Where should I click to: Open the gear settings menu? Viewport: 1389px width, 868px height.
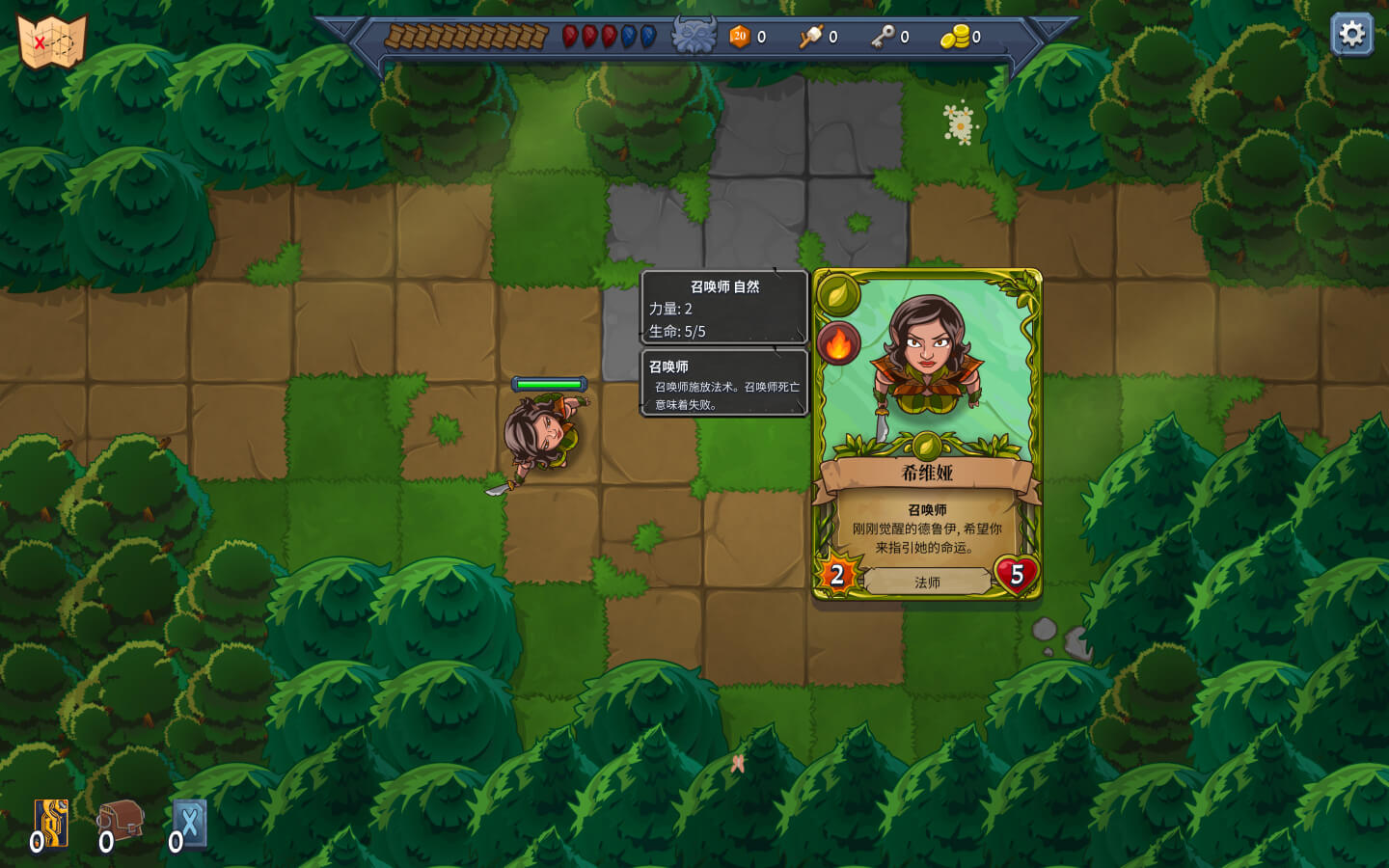[x=1351, y=35]
